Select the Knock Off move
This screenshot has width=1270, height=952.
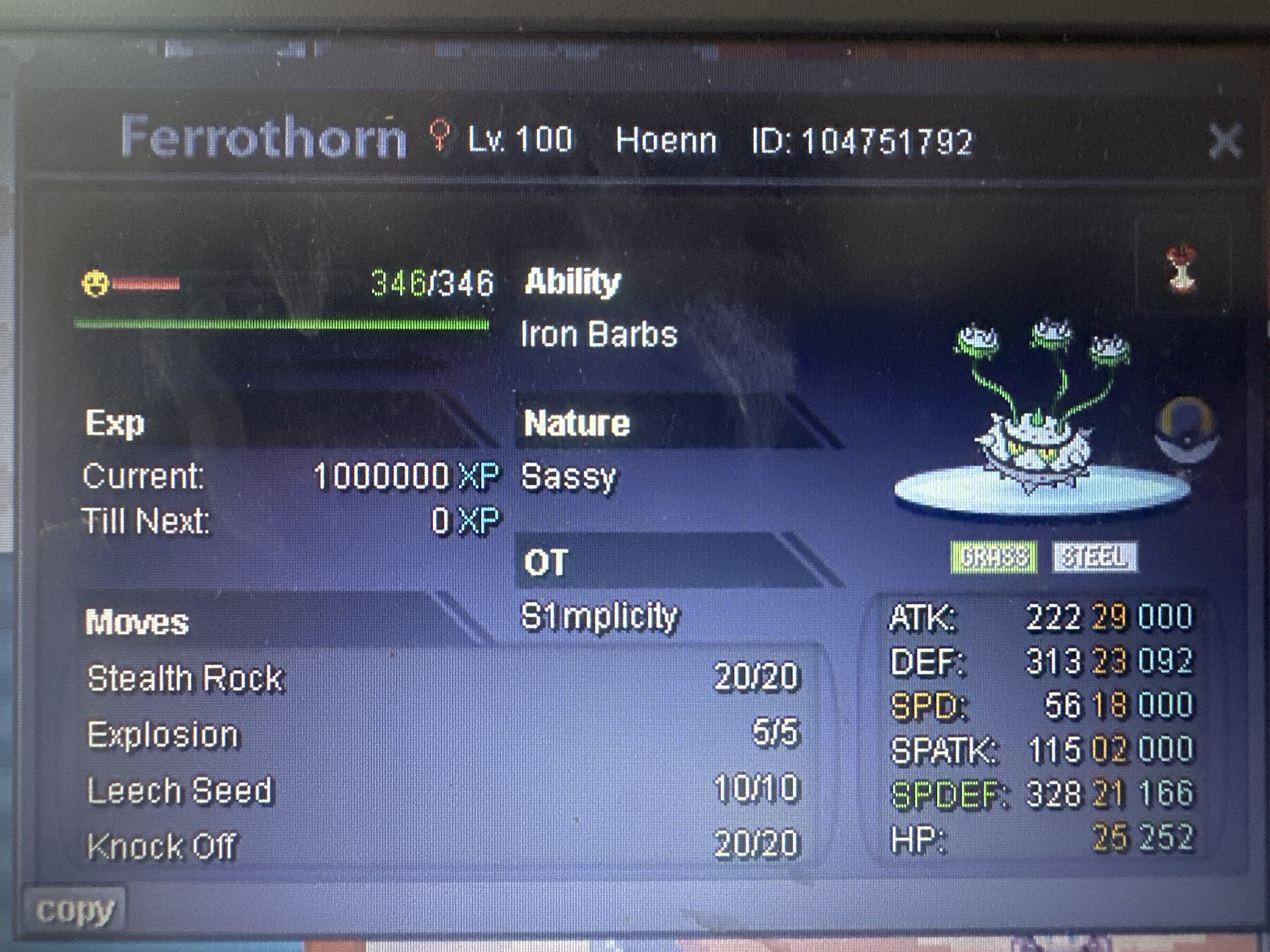pyautogui.click(x=162, y=846)
